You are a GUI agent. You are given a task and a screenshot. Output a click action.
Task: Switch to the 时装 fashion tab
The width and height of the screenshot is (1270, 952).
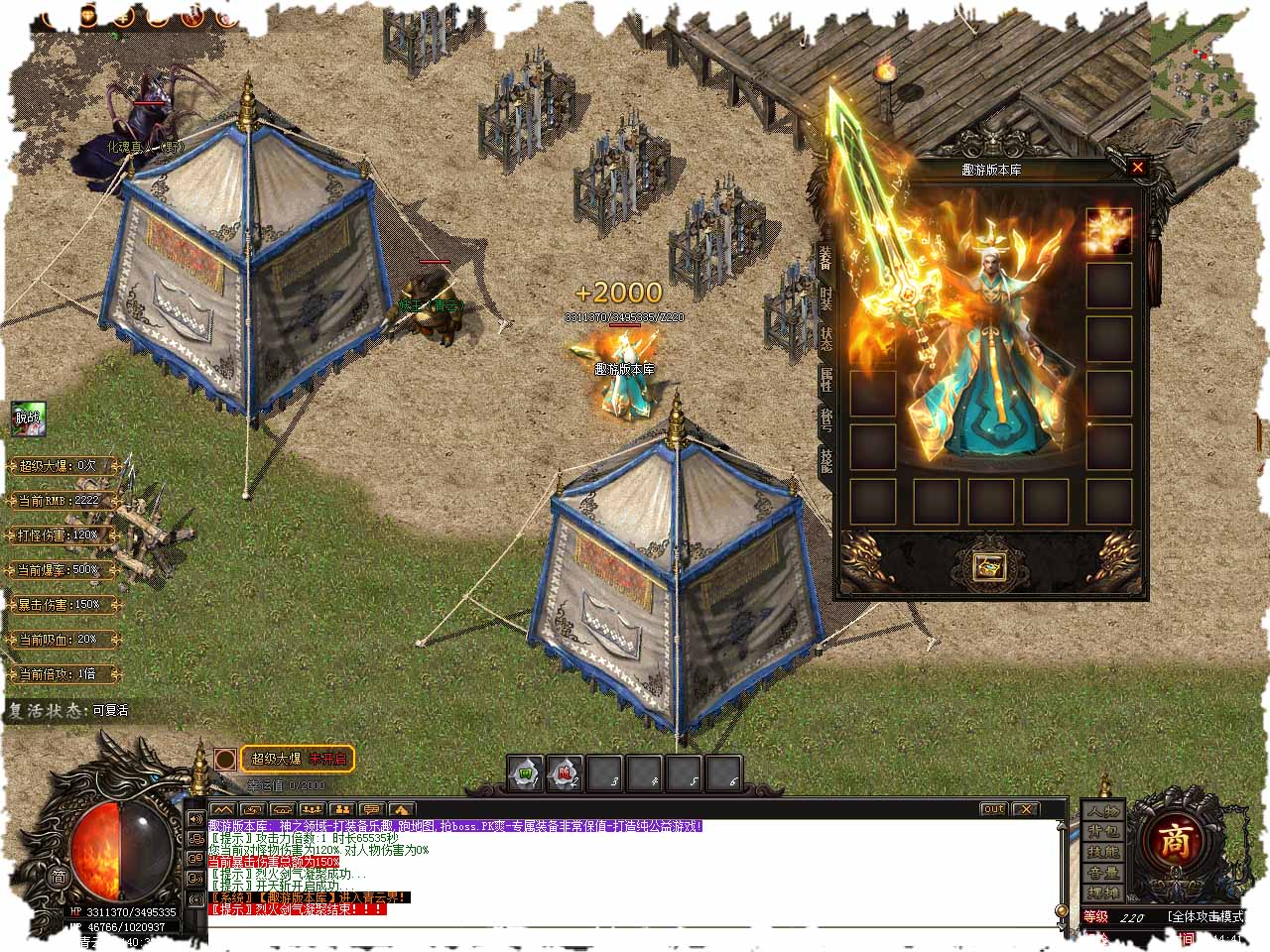[x=826, y=297]
